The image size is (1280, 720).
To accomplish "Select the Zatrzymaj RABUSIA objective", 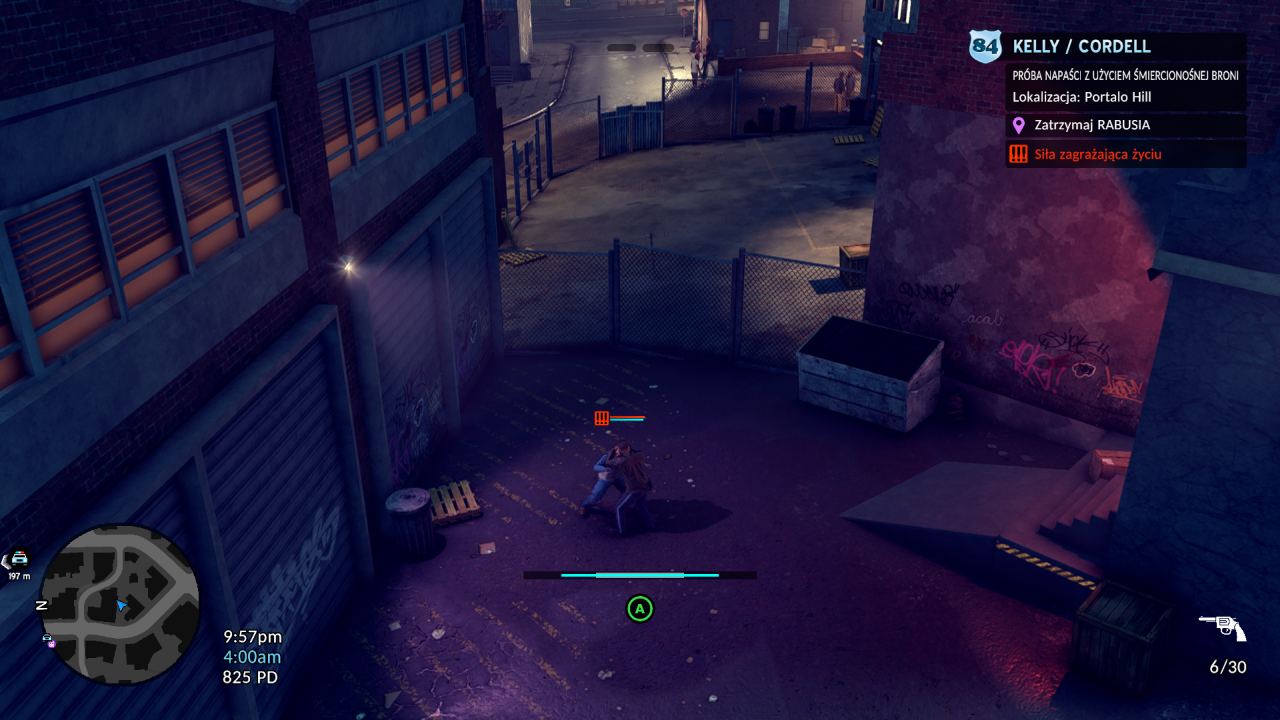I will tap(1092, 125).
